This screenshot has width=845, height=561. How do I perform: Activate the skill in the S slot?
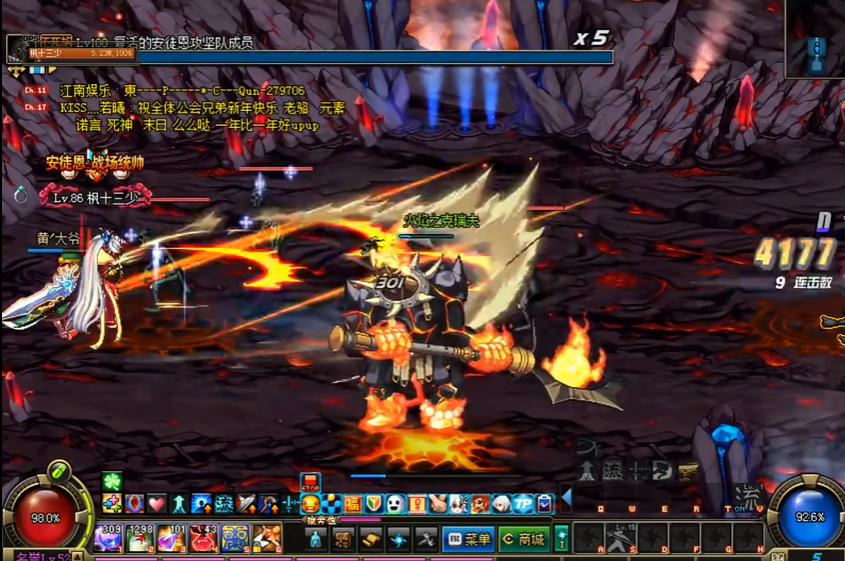620,540
